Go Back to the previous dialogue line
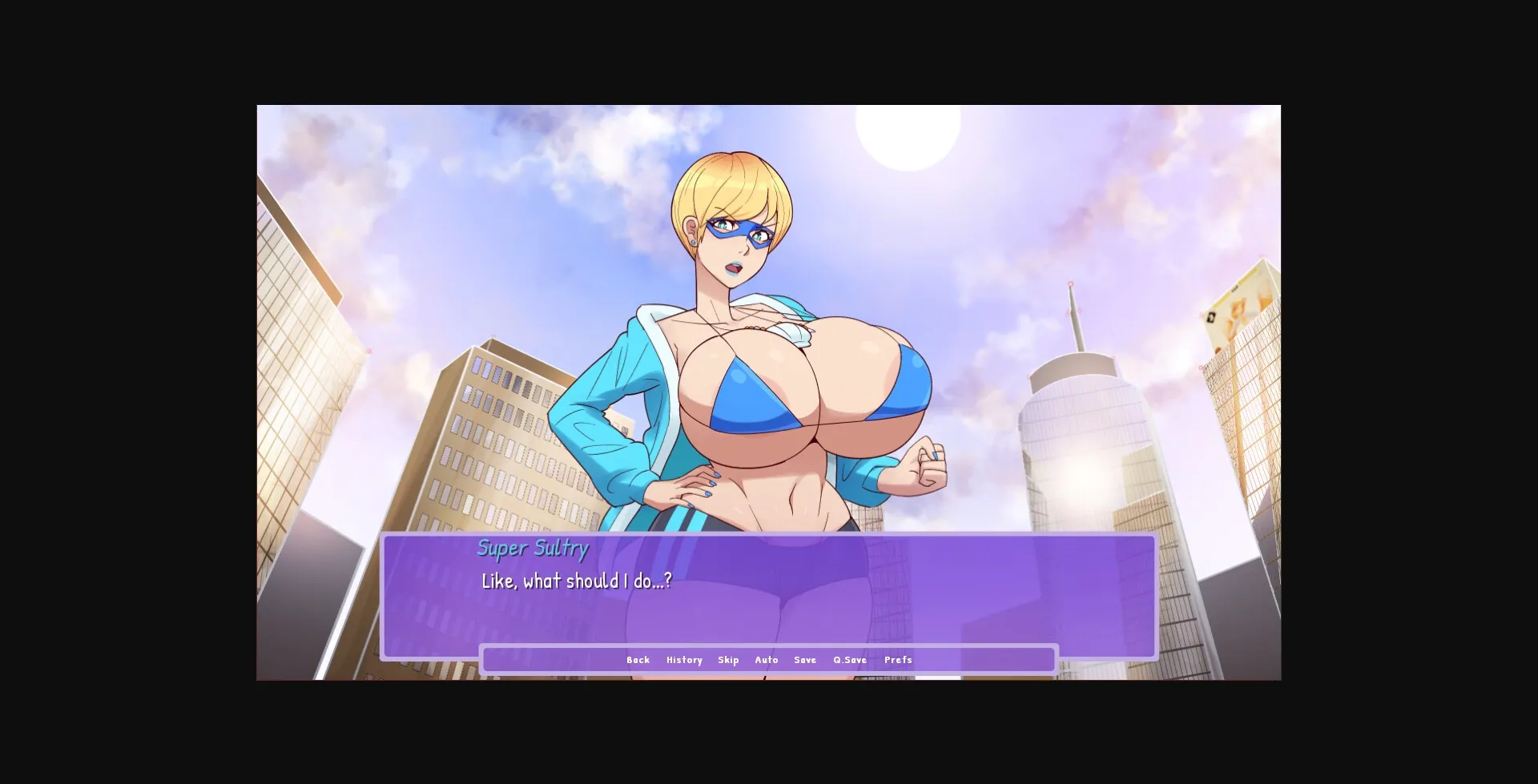This screenshot has height=784, width=1538. (x=638, y=659)
